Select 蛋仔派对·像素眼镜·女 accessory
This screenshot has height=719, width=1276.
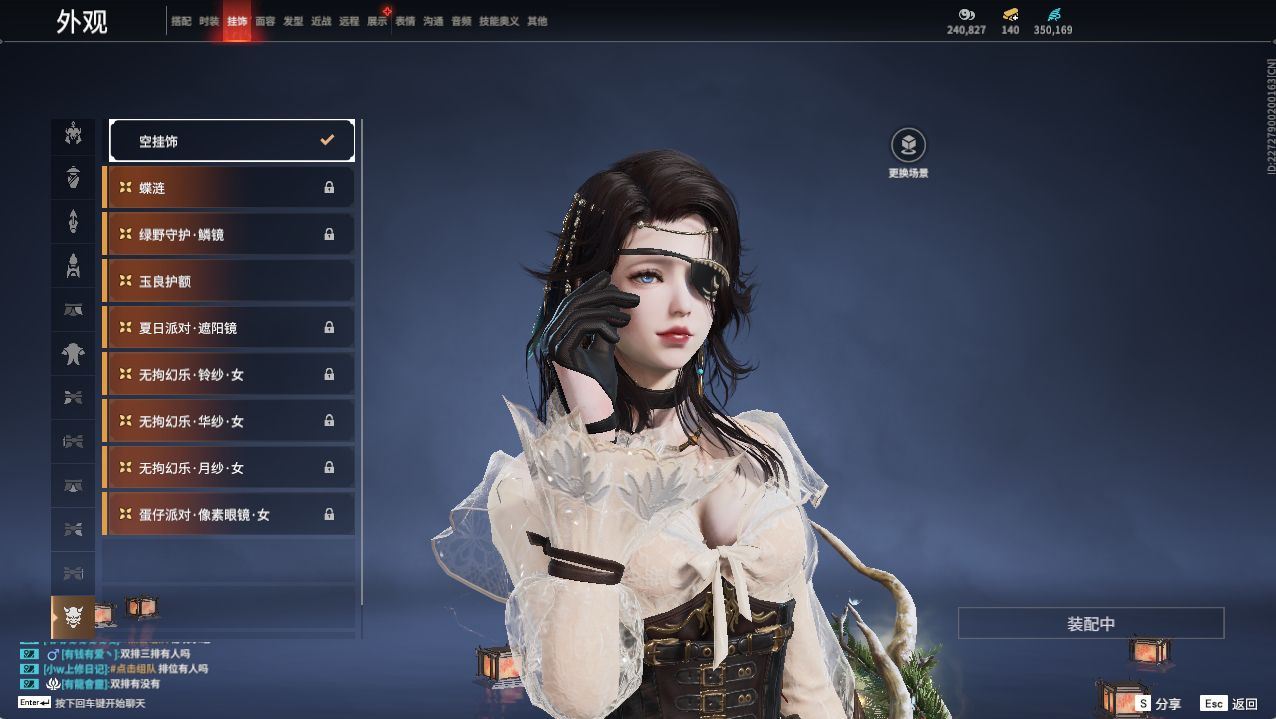pyautogui.click(x=229, y=514)
